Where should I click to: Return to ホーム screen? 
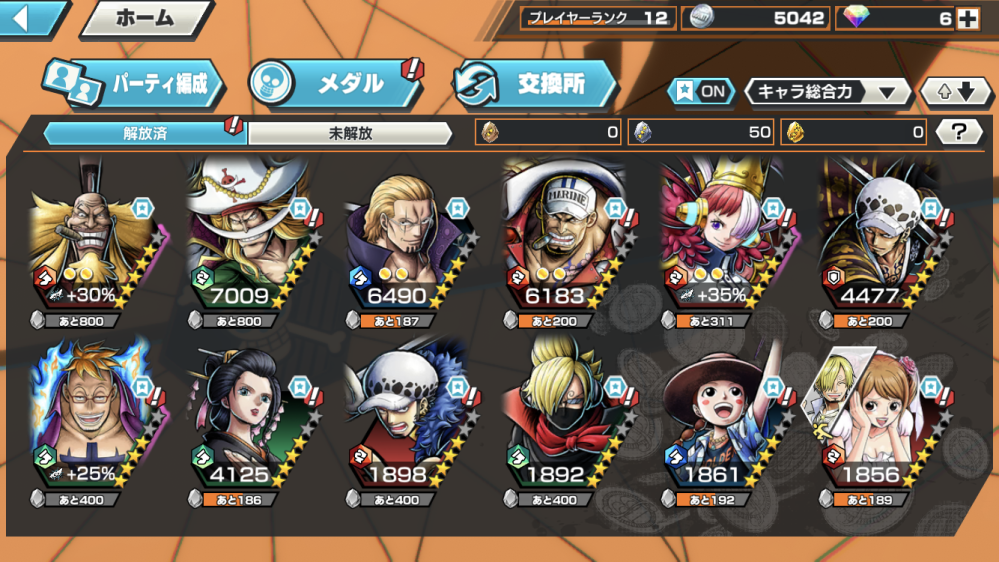tap(146, 18)
